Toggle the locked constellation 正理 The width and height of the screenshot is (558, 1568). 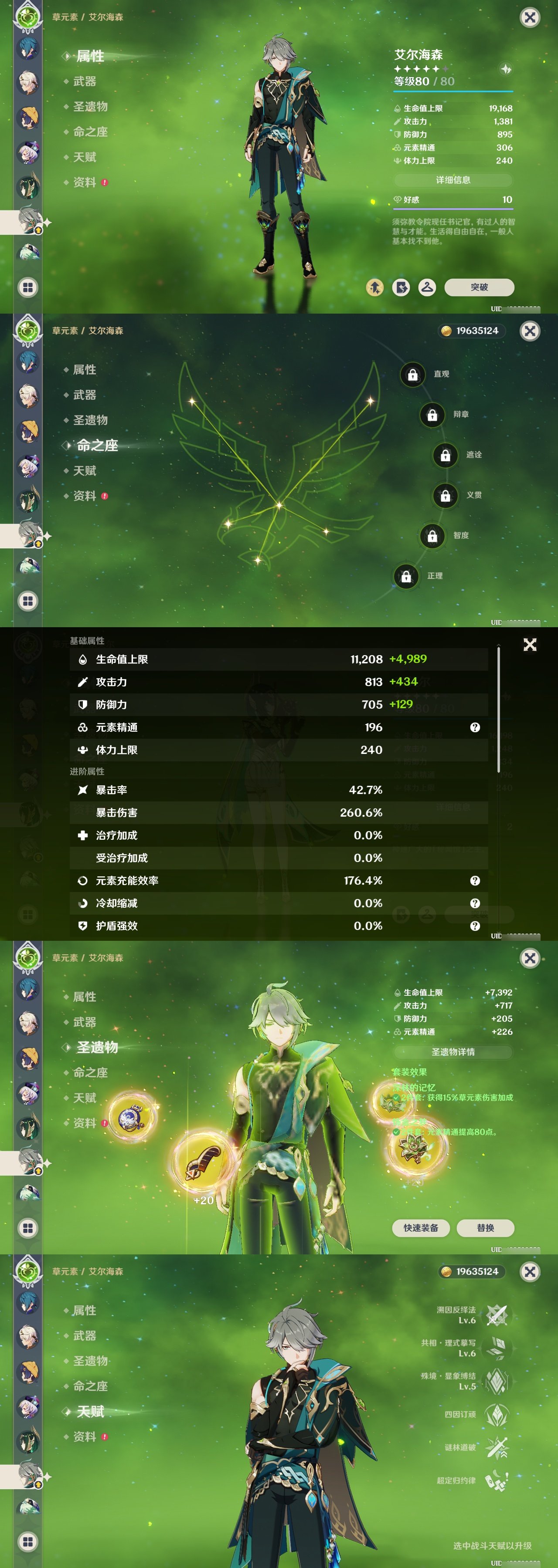(407, 576)
